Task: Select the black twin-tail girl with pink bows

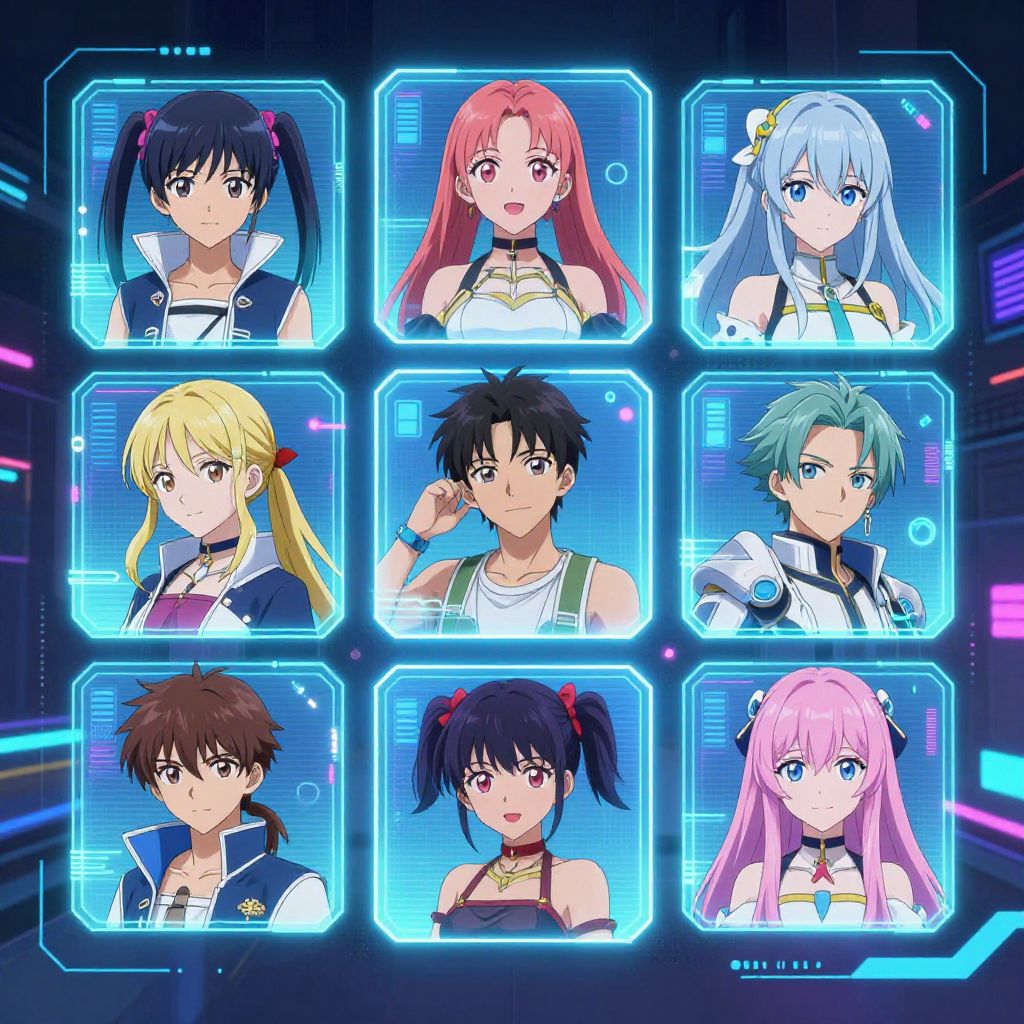Action: point(208,215)
